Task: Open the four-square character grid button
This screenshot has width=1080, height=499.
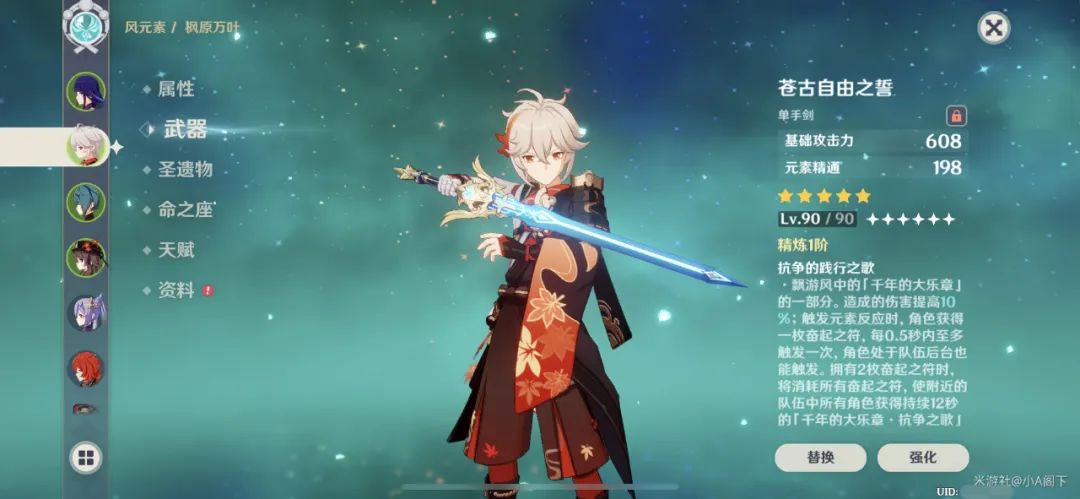Action: [x=86, y=458]
